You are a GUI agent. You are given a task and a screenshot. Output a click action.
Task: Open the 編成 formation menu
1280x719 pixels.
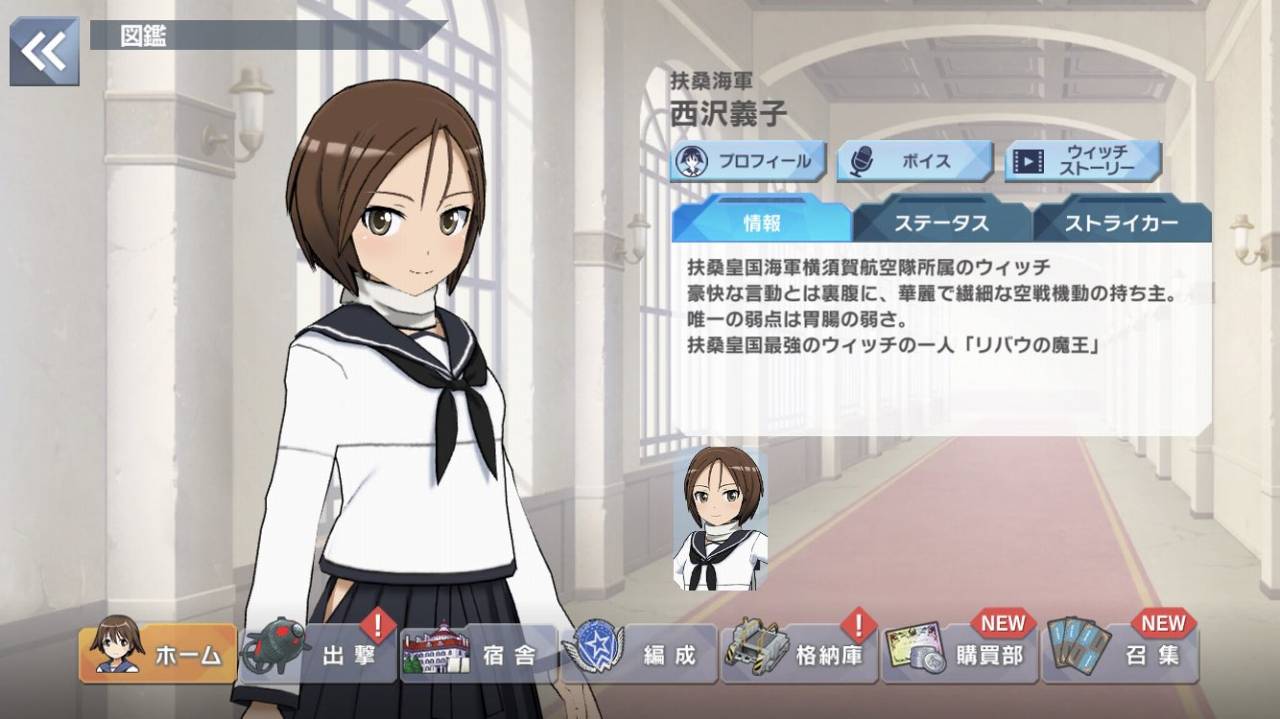click(x=639, y=654)
